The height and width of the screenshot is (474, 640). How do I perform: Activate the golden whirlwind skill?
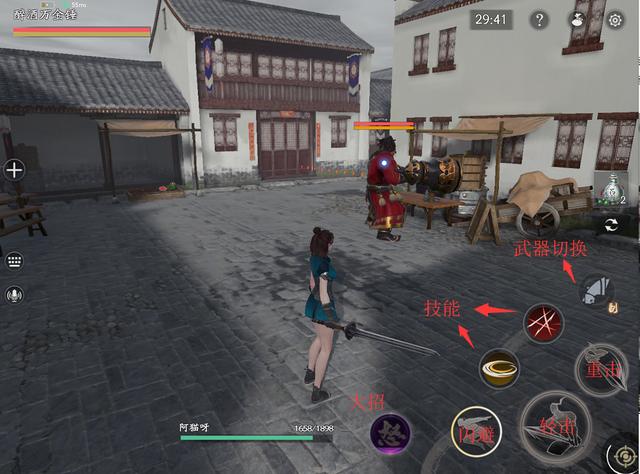[x=499, y=368]
